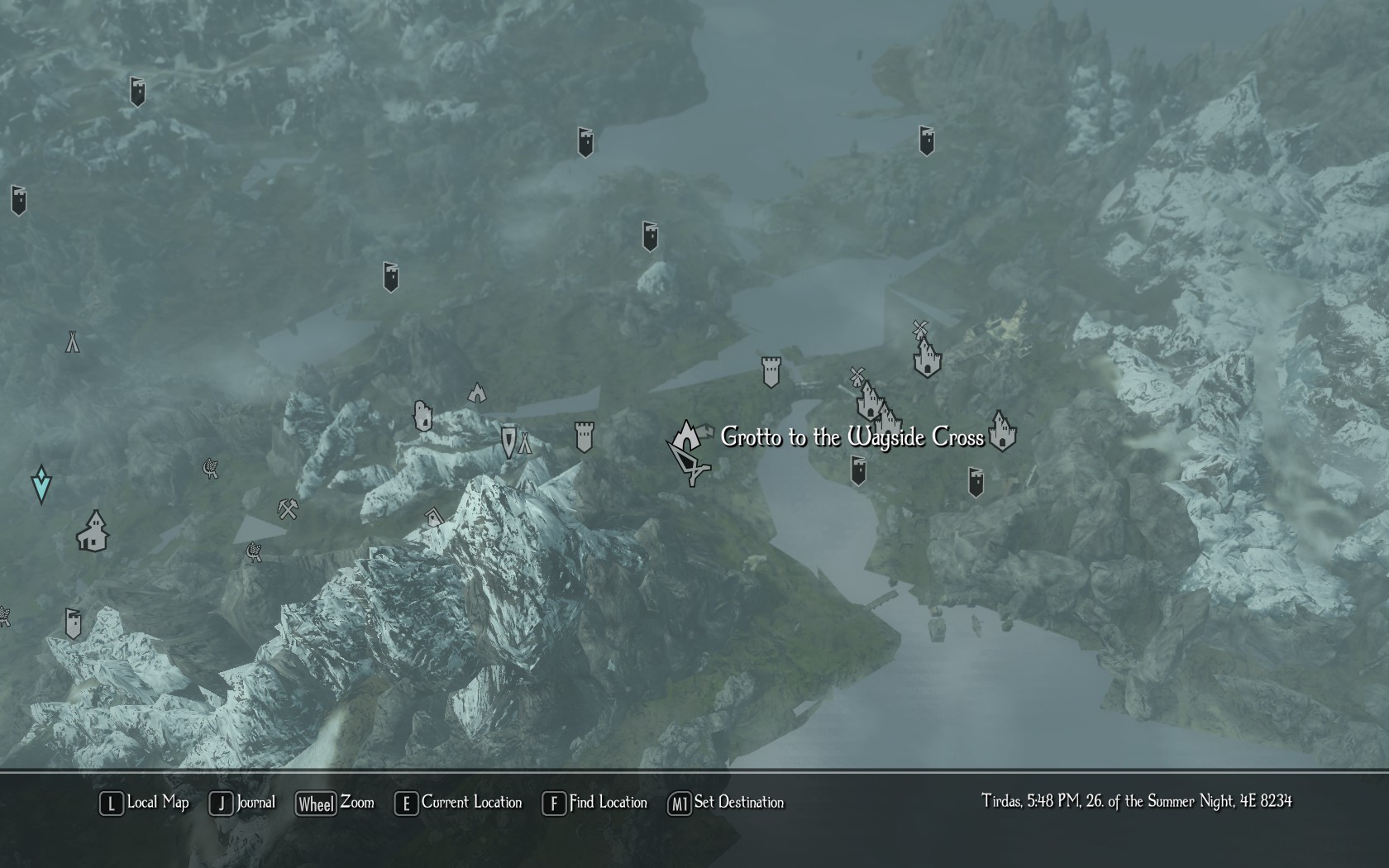1389x868 pixels.
Task: Choose the Find Location option
Action: pos(594,803)
